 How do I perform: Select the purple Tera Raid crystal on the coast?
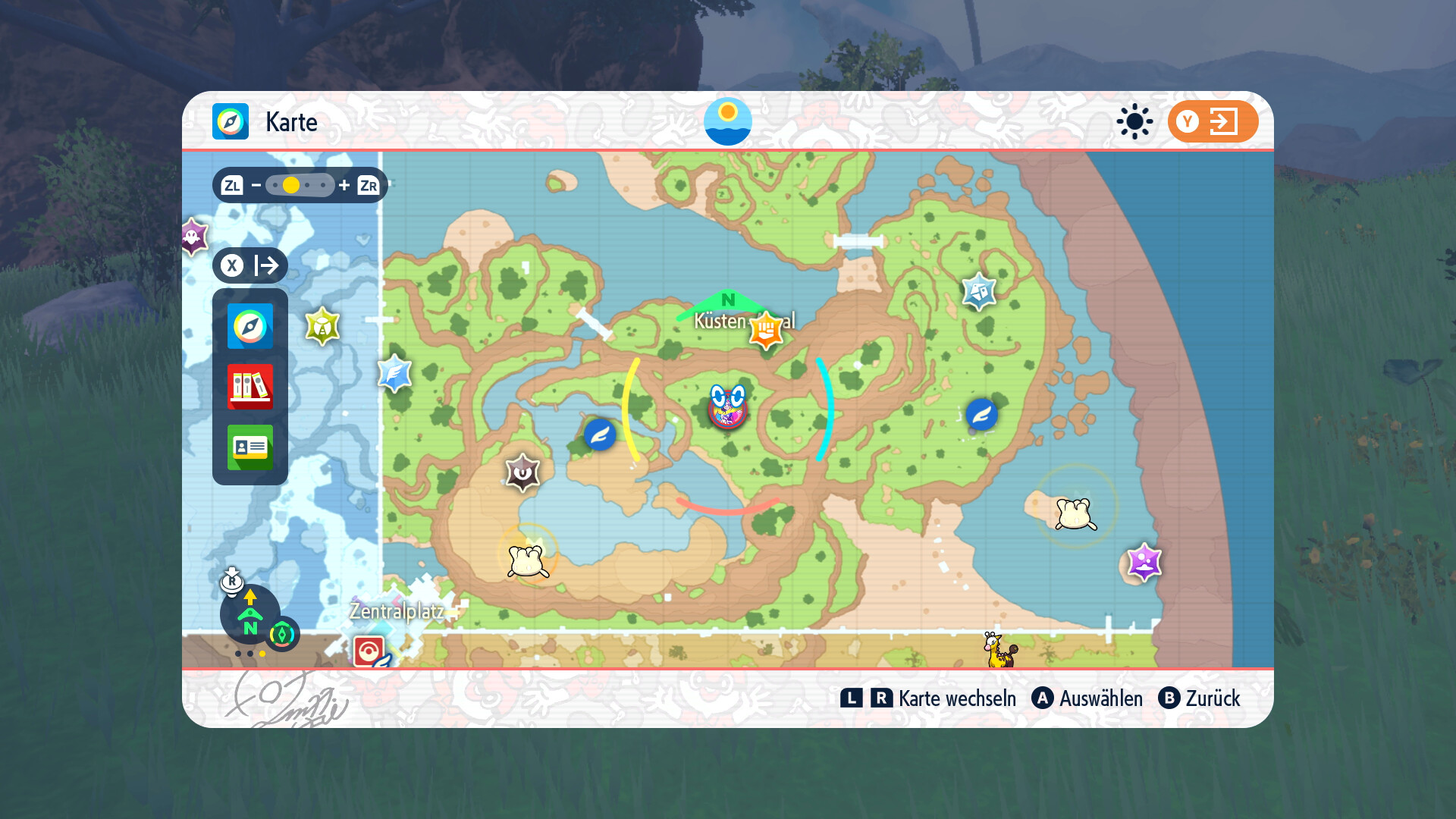(1144, 562)
